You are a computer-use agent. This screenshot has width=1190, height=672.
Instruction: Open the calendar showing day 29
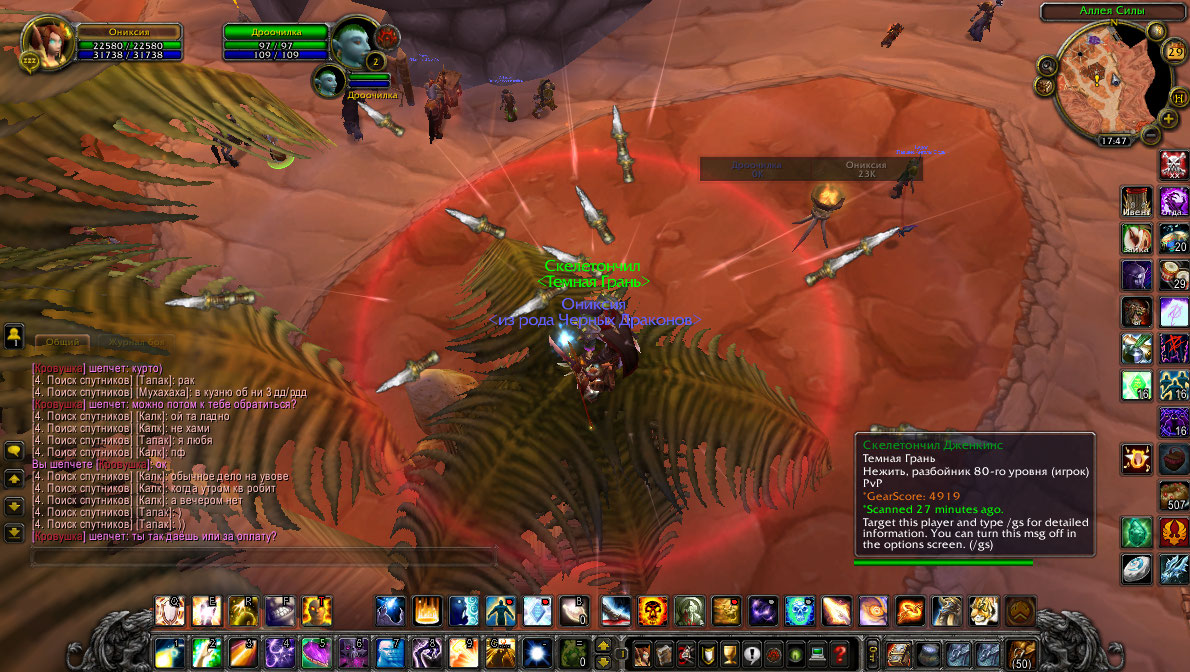[x=1174, y=51]
